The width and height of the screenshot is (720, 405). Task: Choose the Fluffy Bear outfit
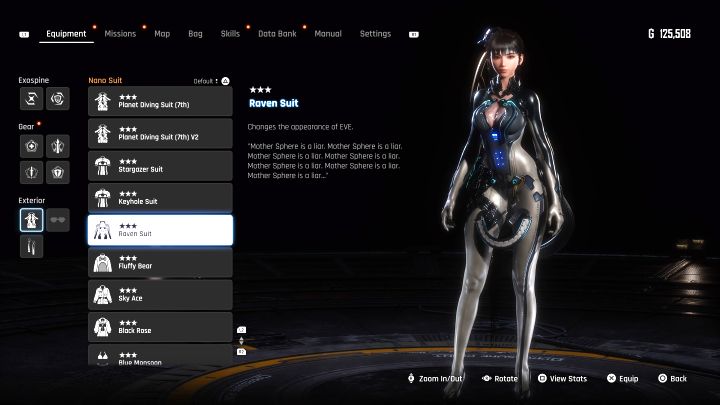coord(160,262)
